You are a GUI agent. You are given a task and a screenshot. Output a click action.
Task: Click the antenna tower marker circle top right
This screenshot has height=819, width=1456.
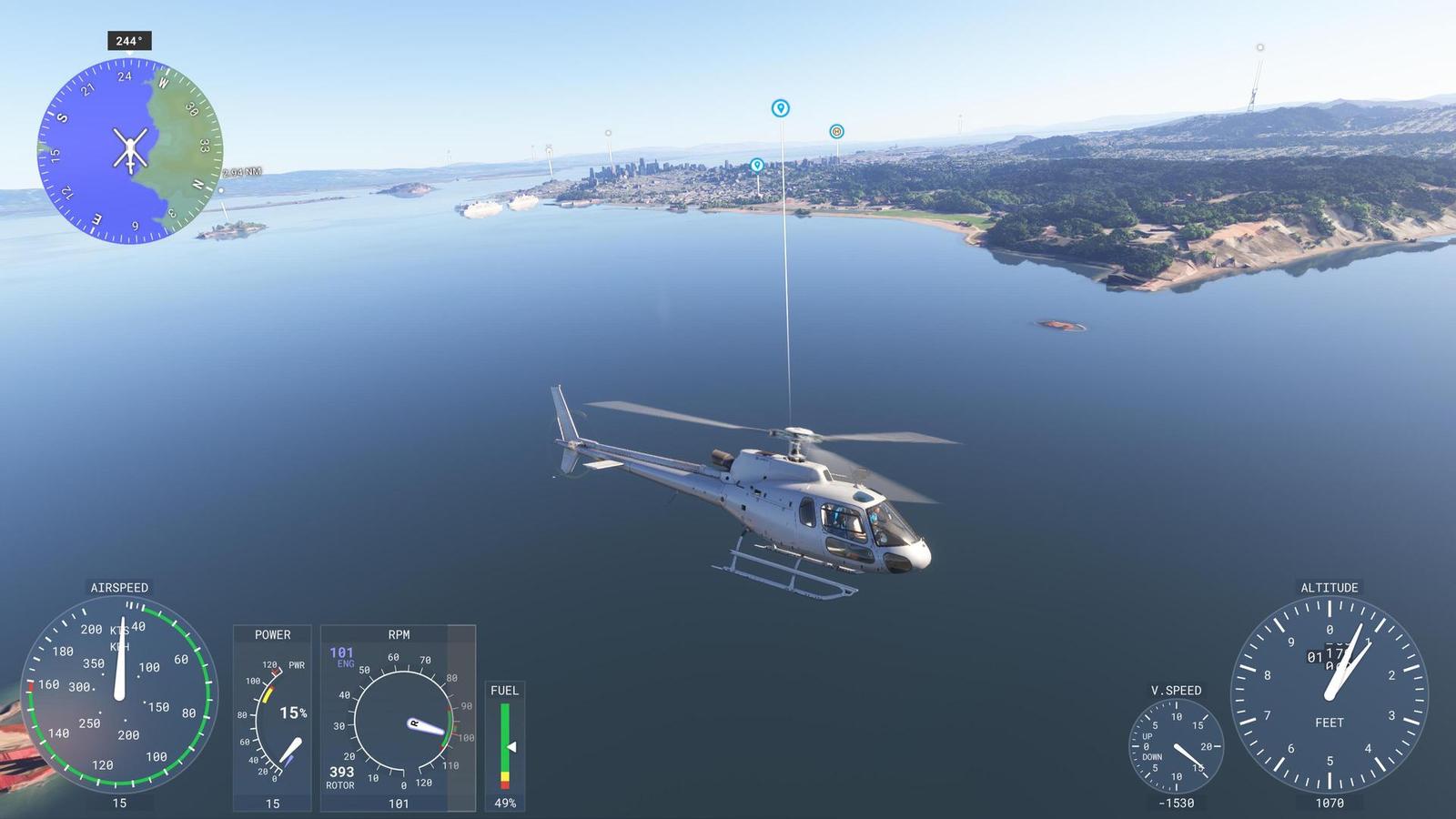1259,46
